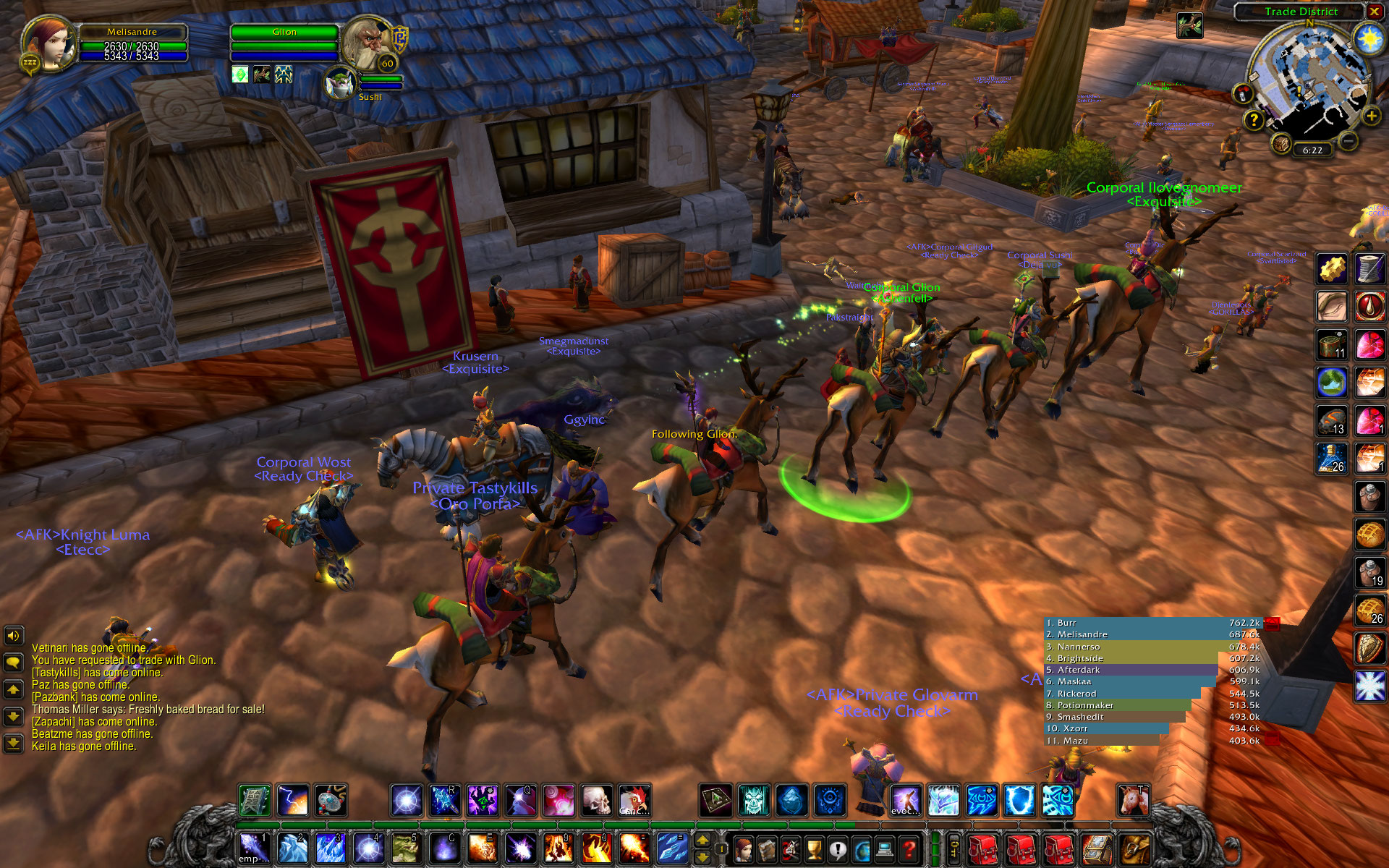
Task: Activate the chicken icon macro
Action: pos(634,801)
